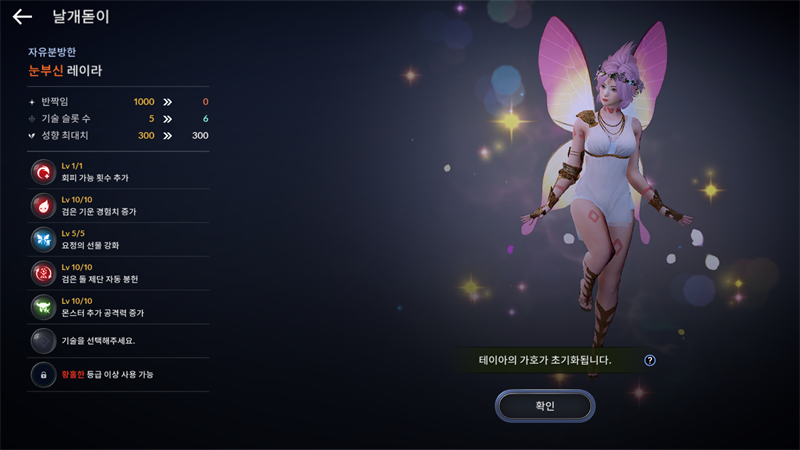Go back with the arrow button
Image resolution: width=800 pixels, height=450 pixels.
click(22, 16)
